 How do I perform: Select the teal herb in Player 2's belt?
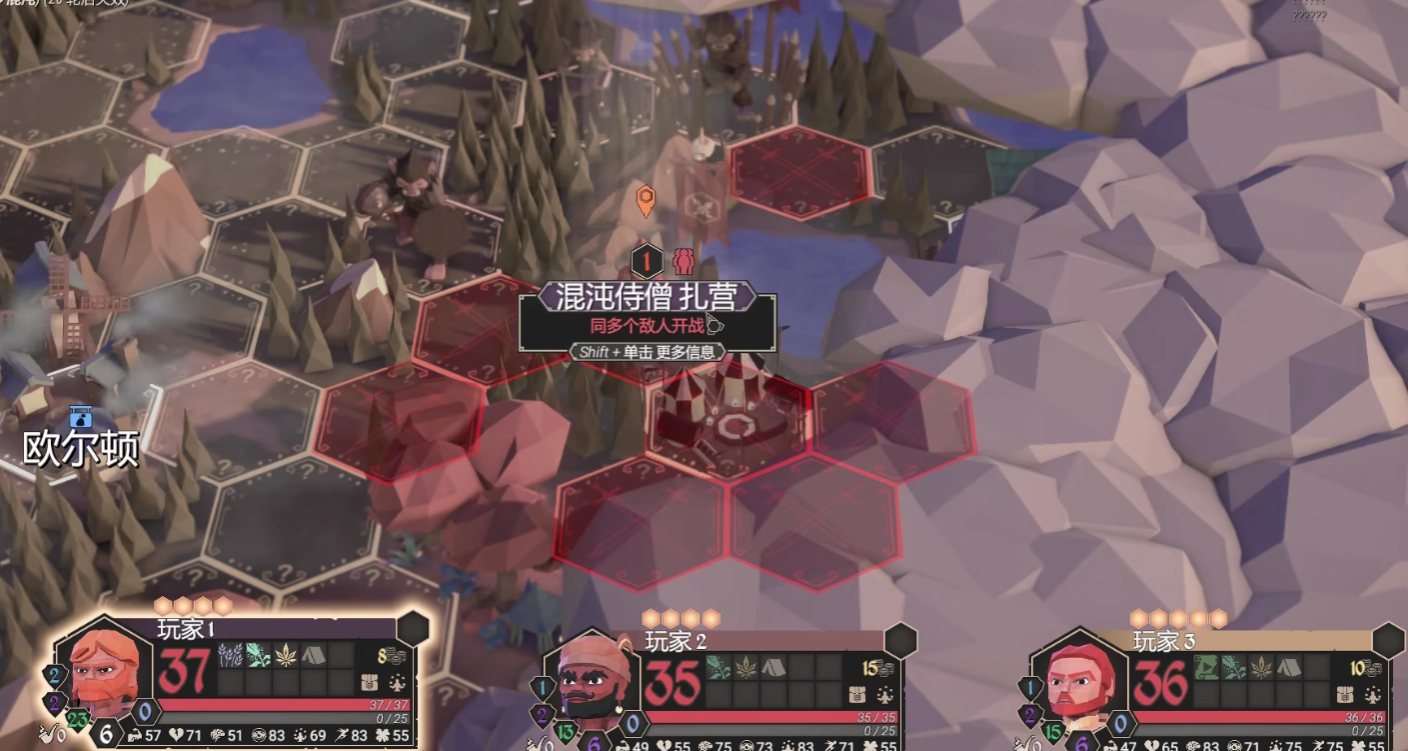pos(718,667)
